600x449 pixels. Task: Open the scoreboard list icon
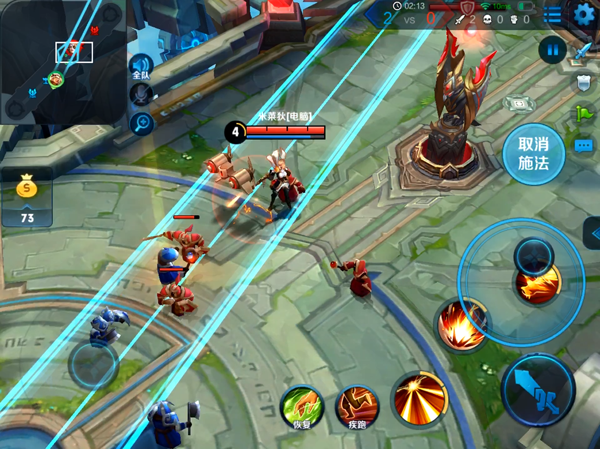point(553,14)
